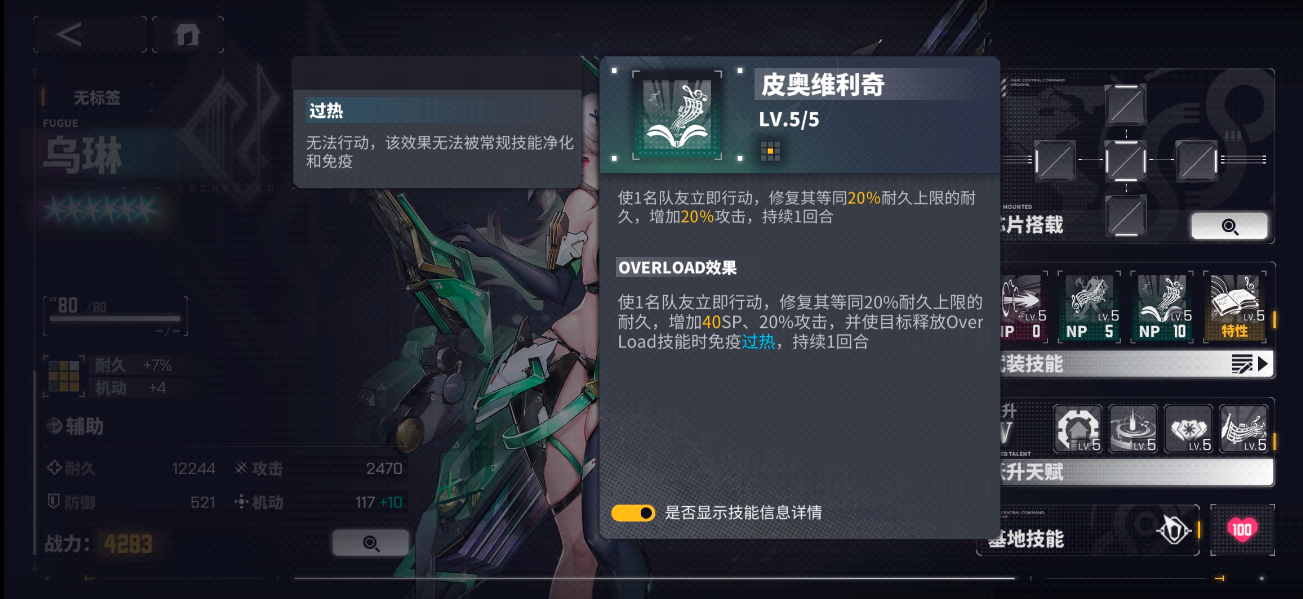Select the NP 10 skill icon
1303x599 pixels.
[x=1162, y=306]
